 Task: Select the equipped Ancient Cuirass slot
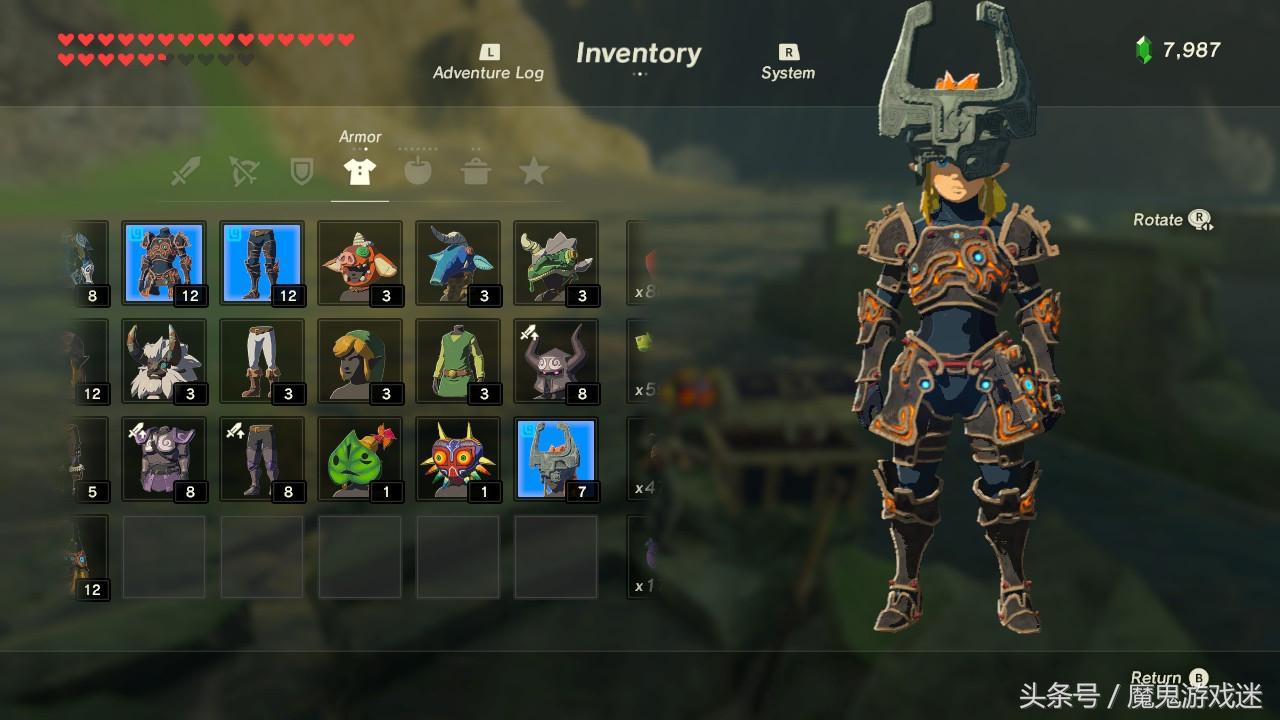(x=164, y=263)
